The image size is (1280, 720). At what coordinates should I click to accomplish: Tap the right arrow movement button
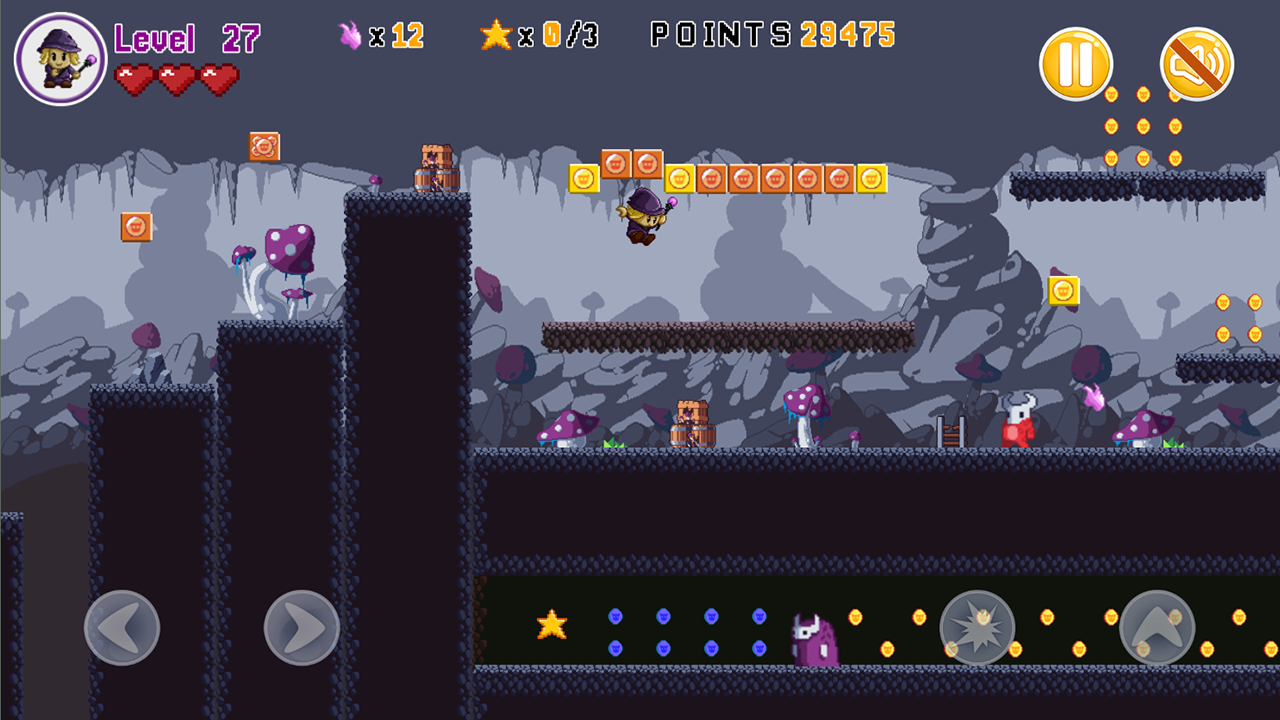coord(302,628)
